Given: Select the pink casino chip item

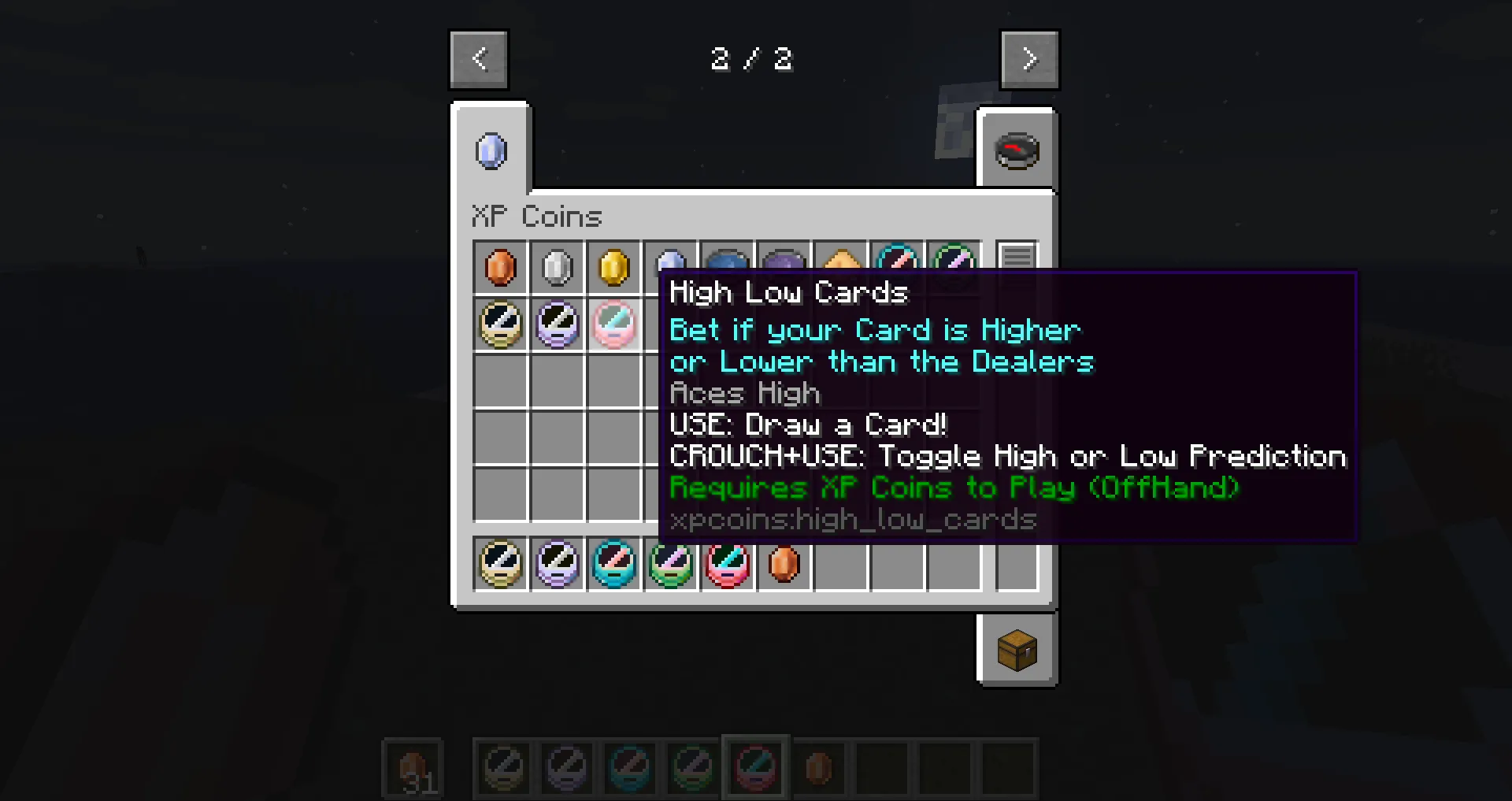Looking at the screenshot, I should (614, 324).
